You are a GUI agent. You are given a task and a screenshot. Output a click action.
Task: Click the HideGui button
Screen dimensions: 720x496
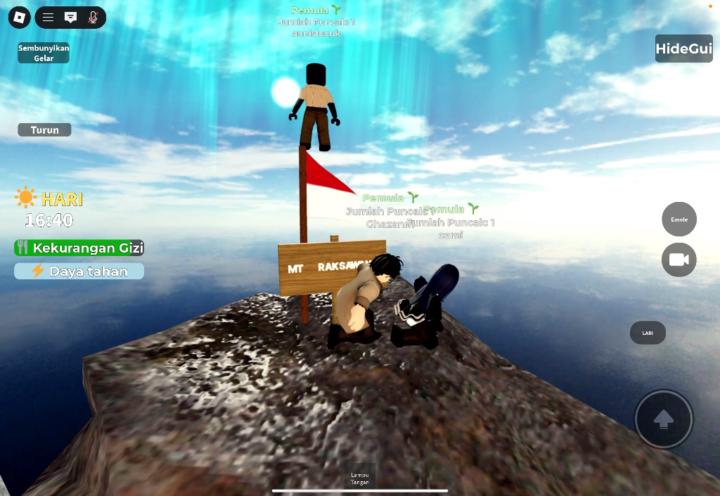click(684, 49)
